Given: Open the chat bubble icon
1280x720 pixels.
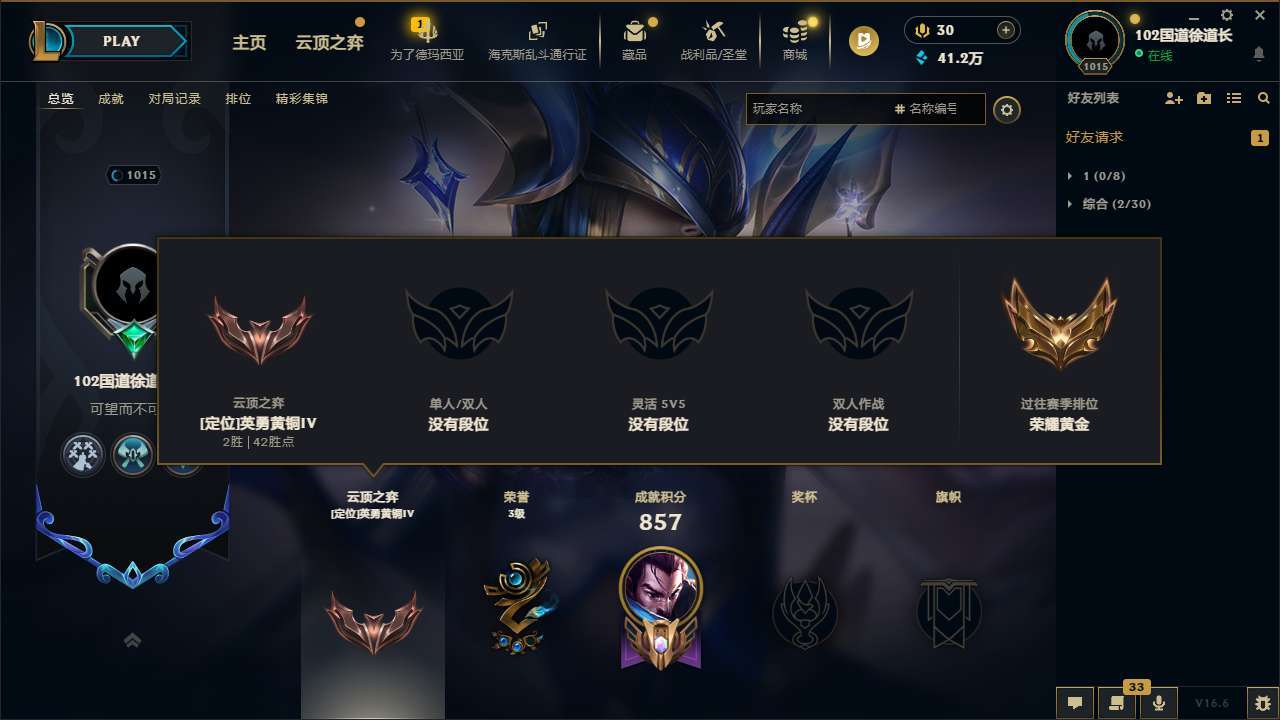Looking at the screenshot, I should coord(1074,702).
